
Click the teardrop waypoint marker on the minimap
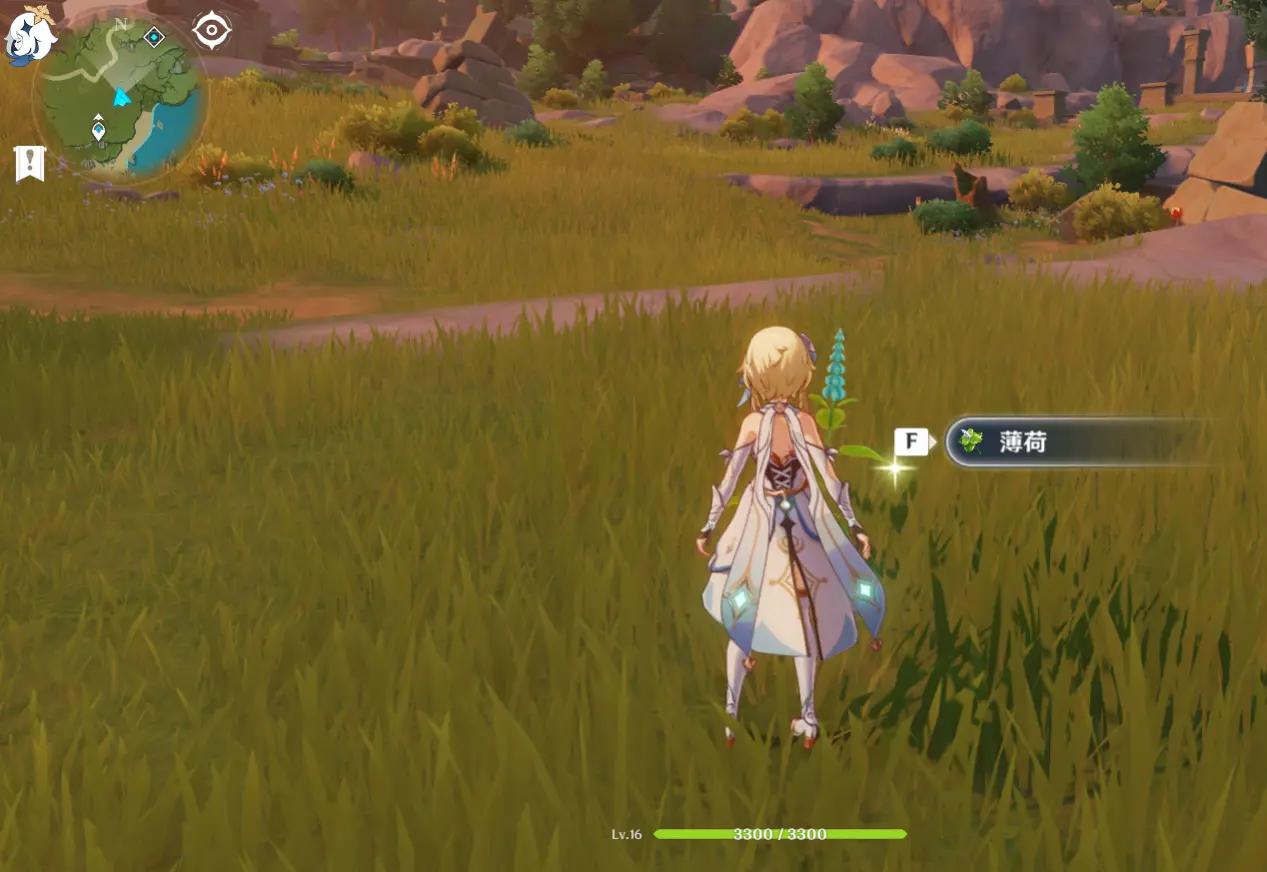coord(98,128)
